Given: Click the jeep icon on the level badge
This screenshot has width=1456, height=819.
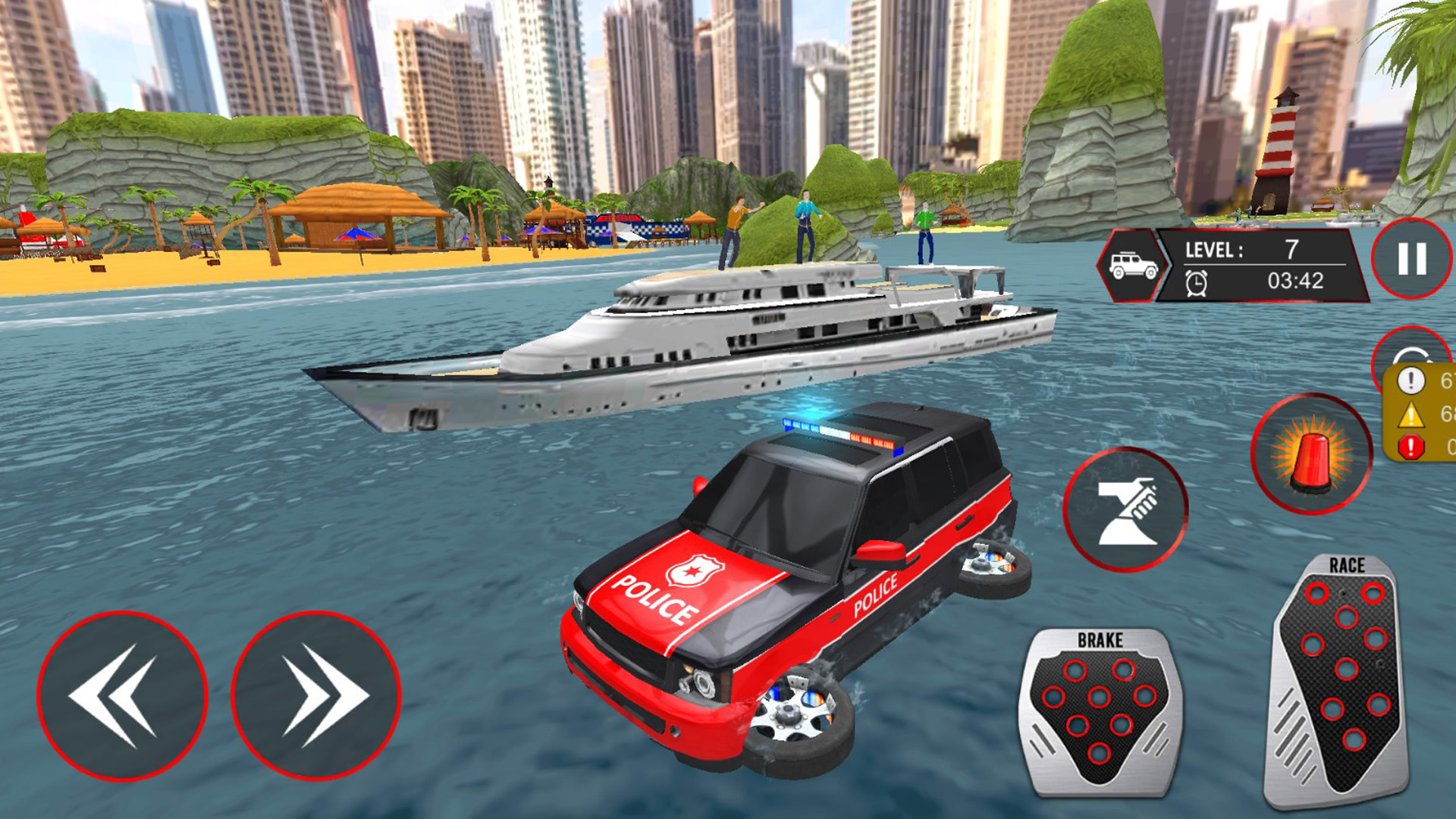Looking at the screenshot, I should tap(1133, 263).
